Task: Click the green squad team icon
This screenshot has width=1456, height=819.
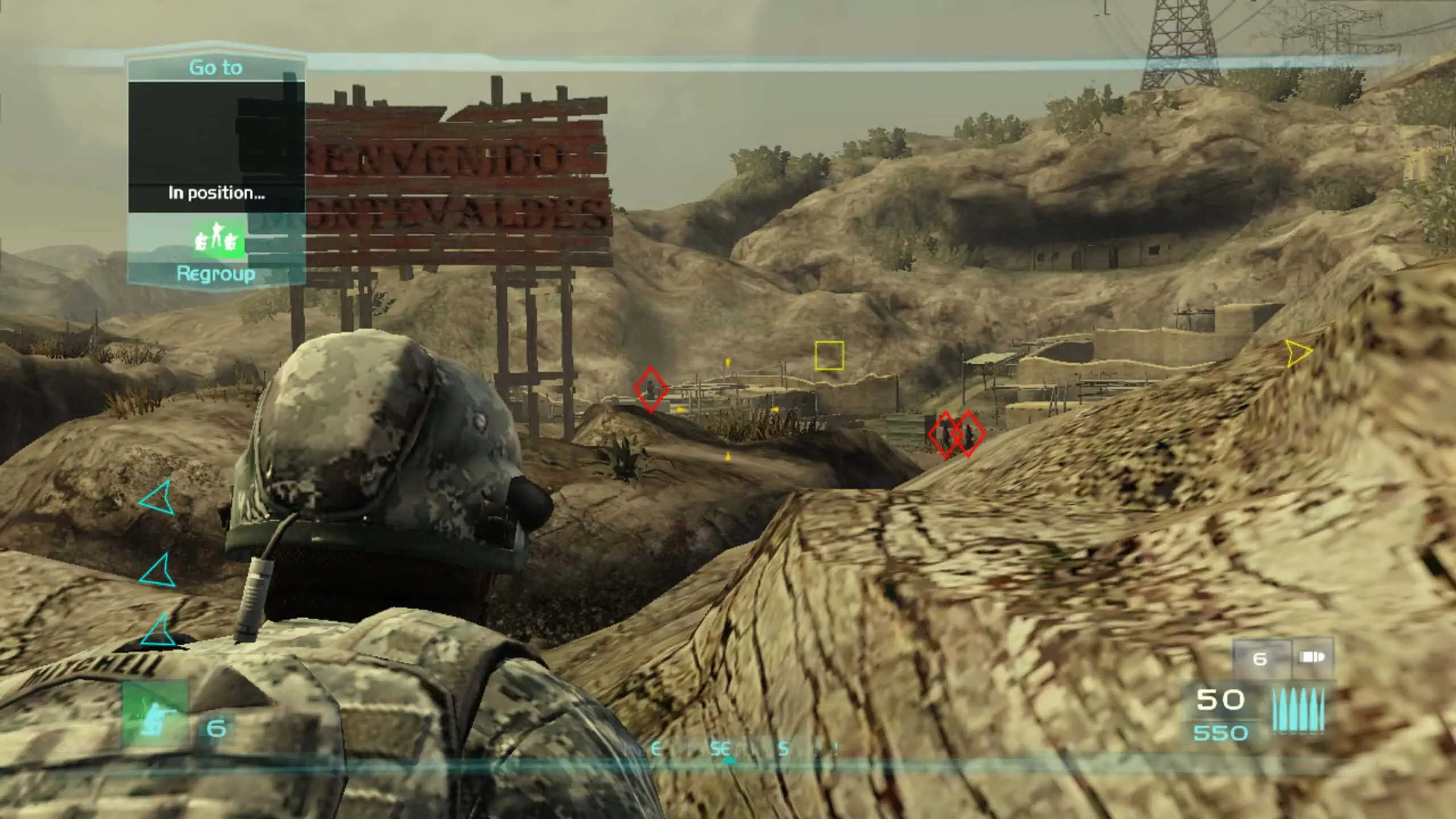Action: [216, 238]
